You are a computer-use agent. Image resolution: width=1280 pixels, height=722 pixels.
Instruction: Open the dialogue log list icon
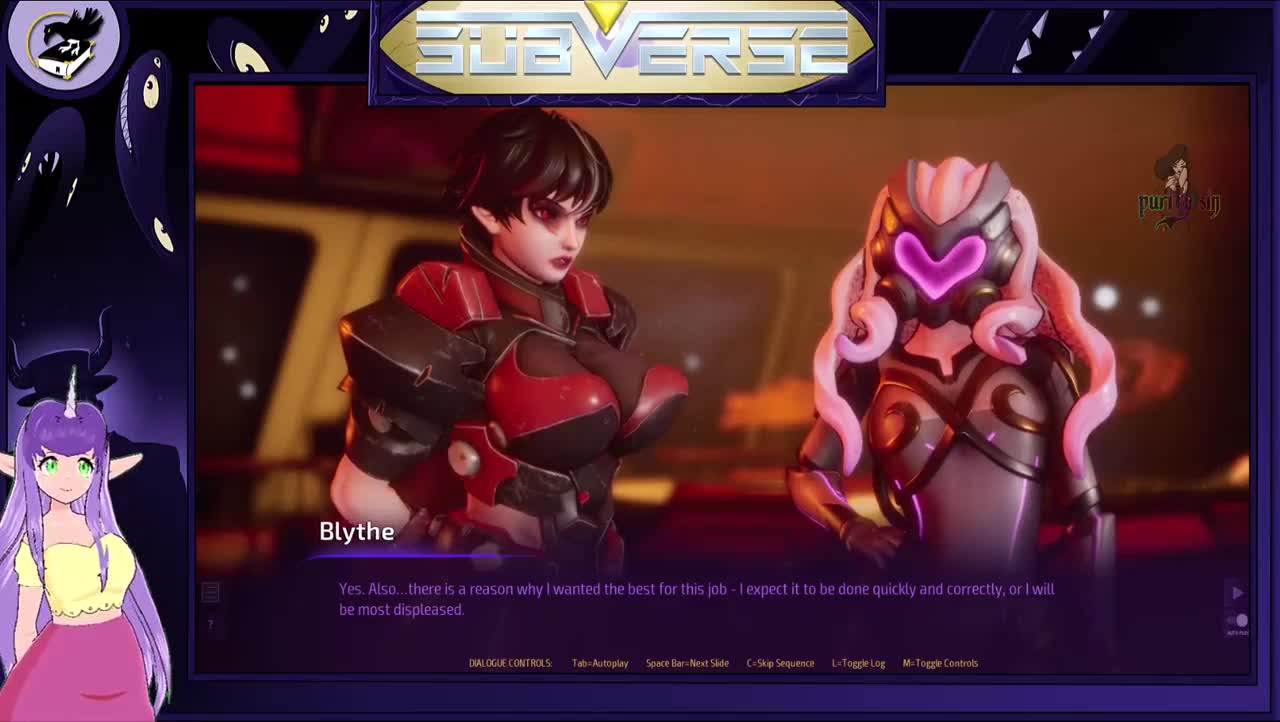(x=210, y=592)
